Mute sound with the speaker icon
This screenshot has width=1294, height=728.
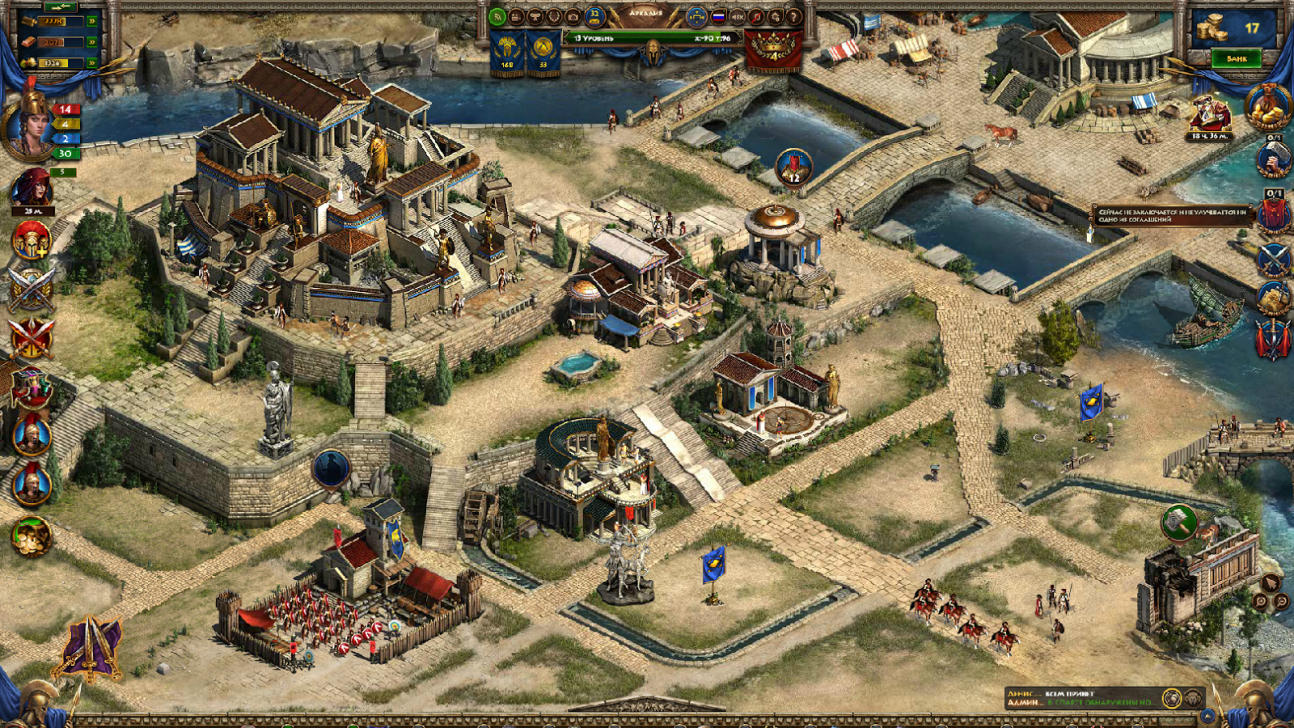coord(737,17)
